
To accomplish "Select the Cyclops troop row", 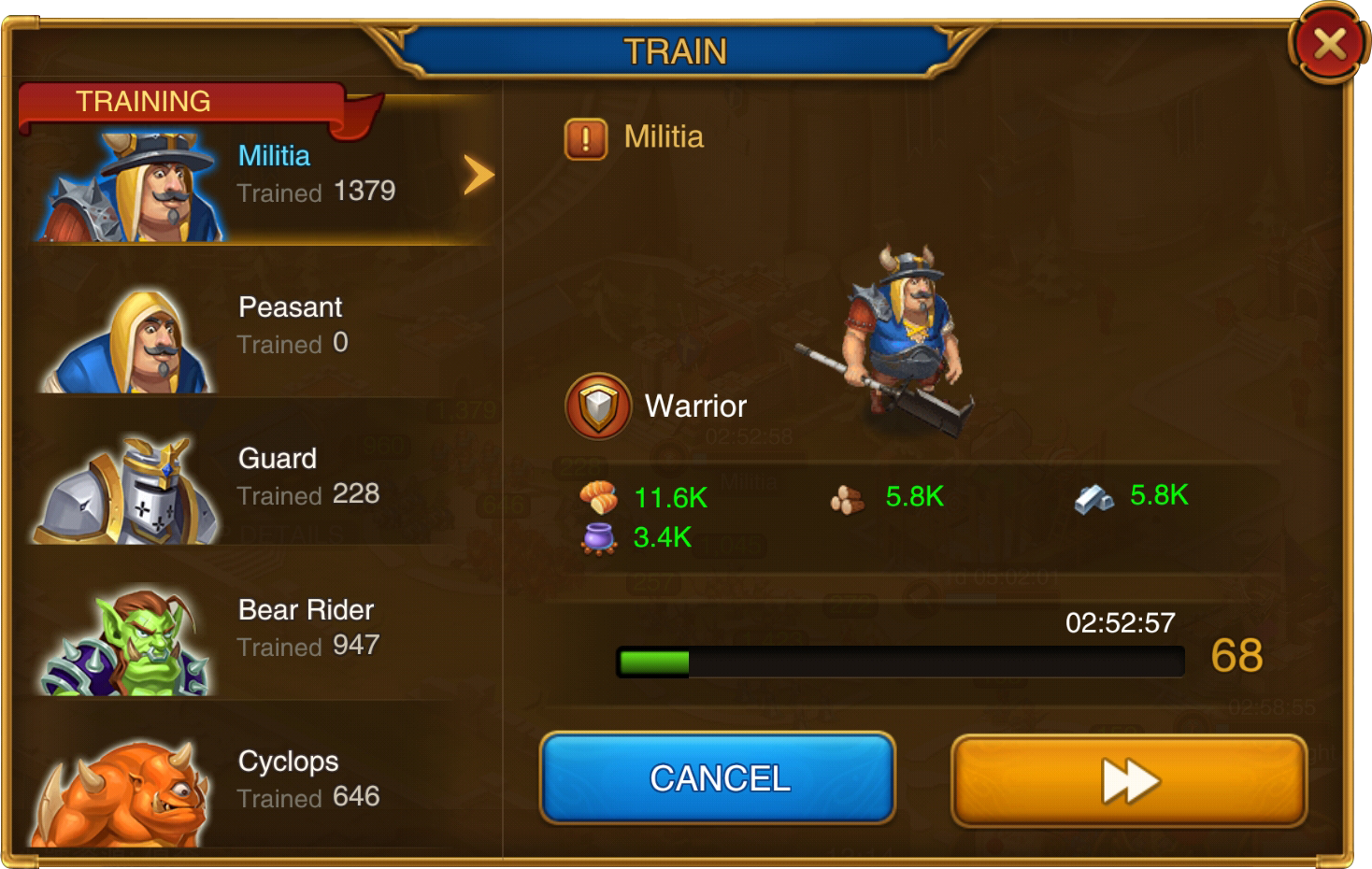I will [x=262, y=781].
